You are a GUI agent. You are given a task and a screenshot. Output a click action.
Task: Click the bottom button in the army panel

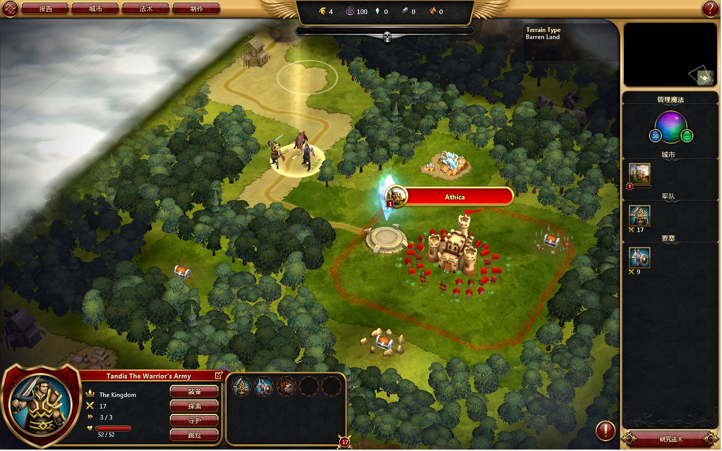pyautogui.click(x=194, y=436)
